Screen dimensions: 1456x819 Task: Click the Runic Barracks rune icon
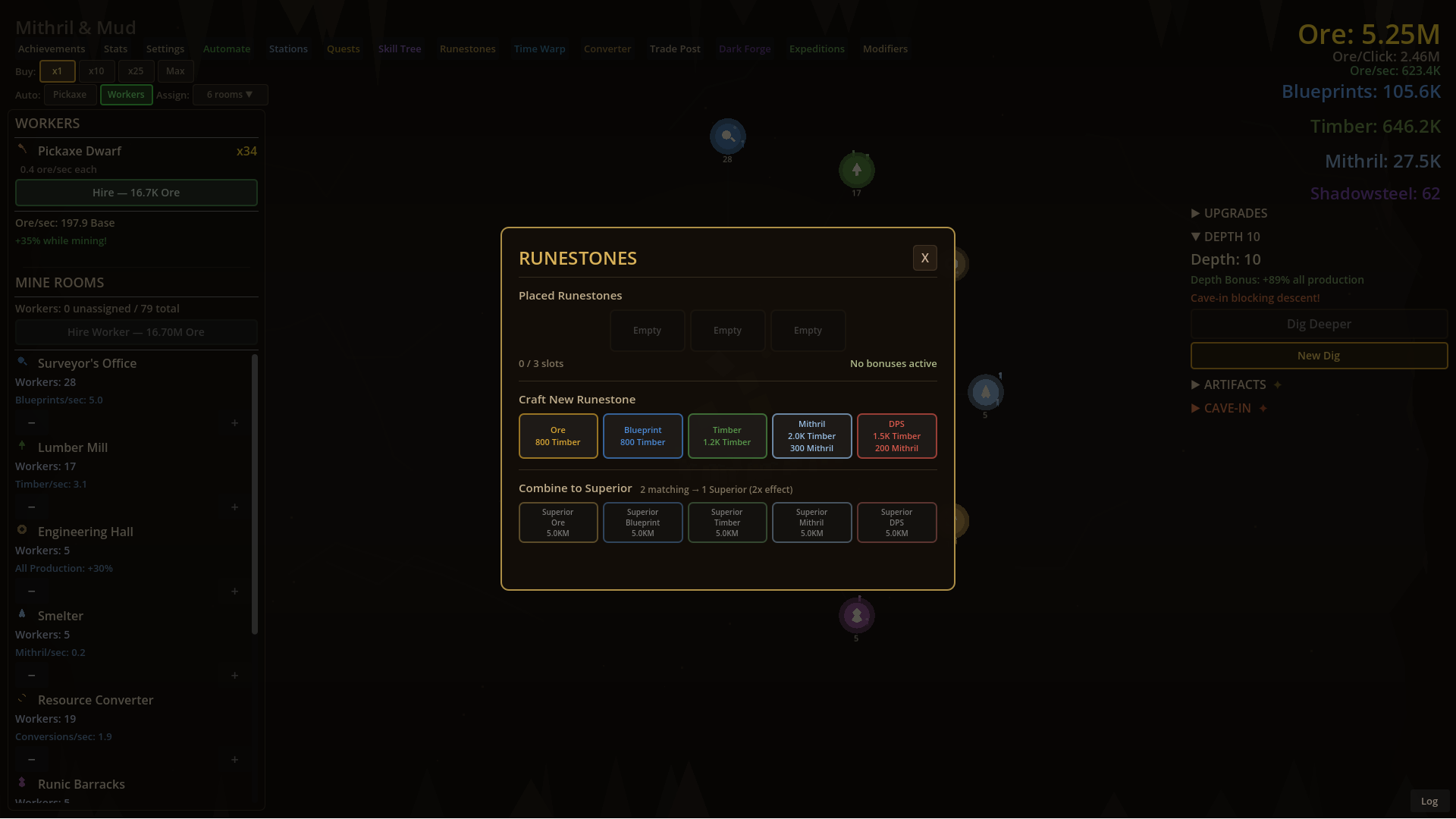(22, 783)
